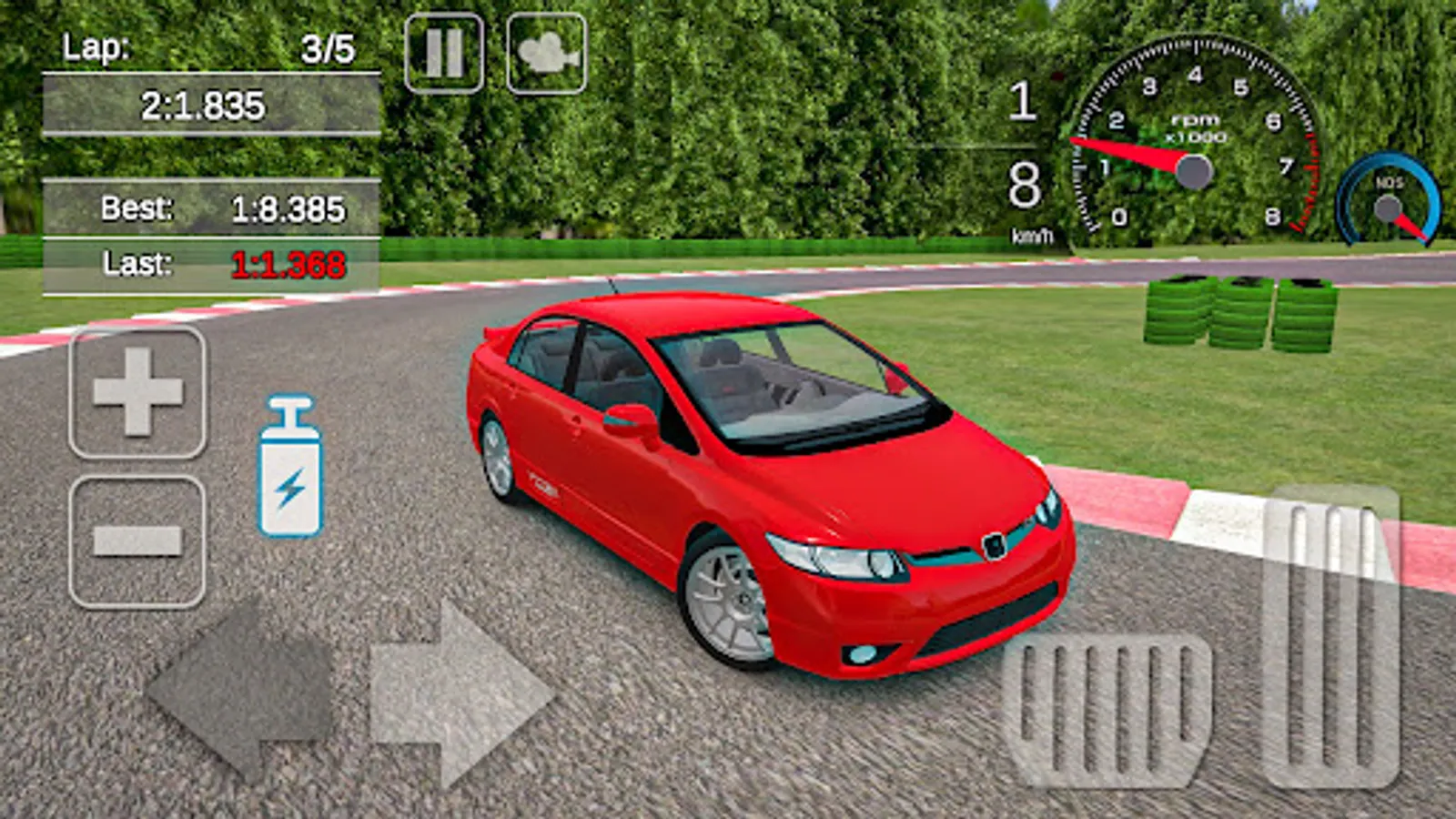1456x819 pixels.
Task: Tap the tall gas pedal
Action: coord(1331,637)
